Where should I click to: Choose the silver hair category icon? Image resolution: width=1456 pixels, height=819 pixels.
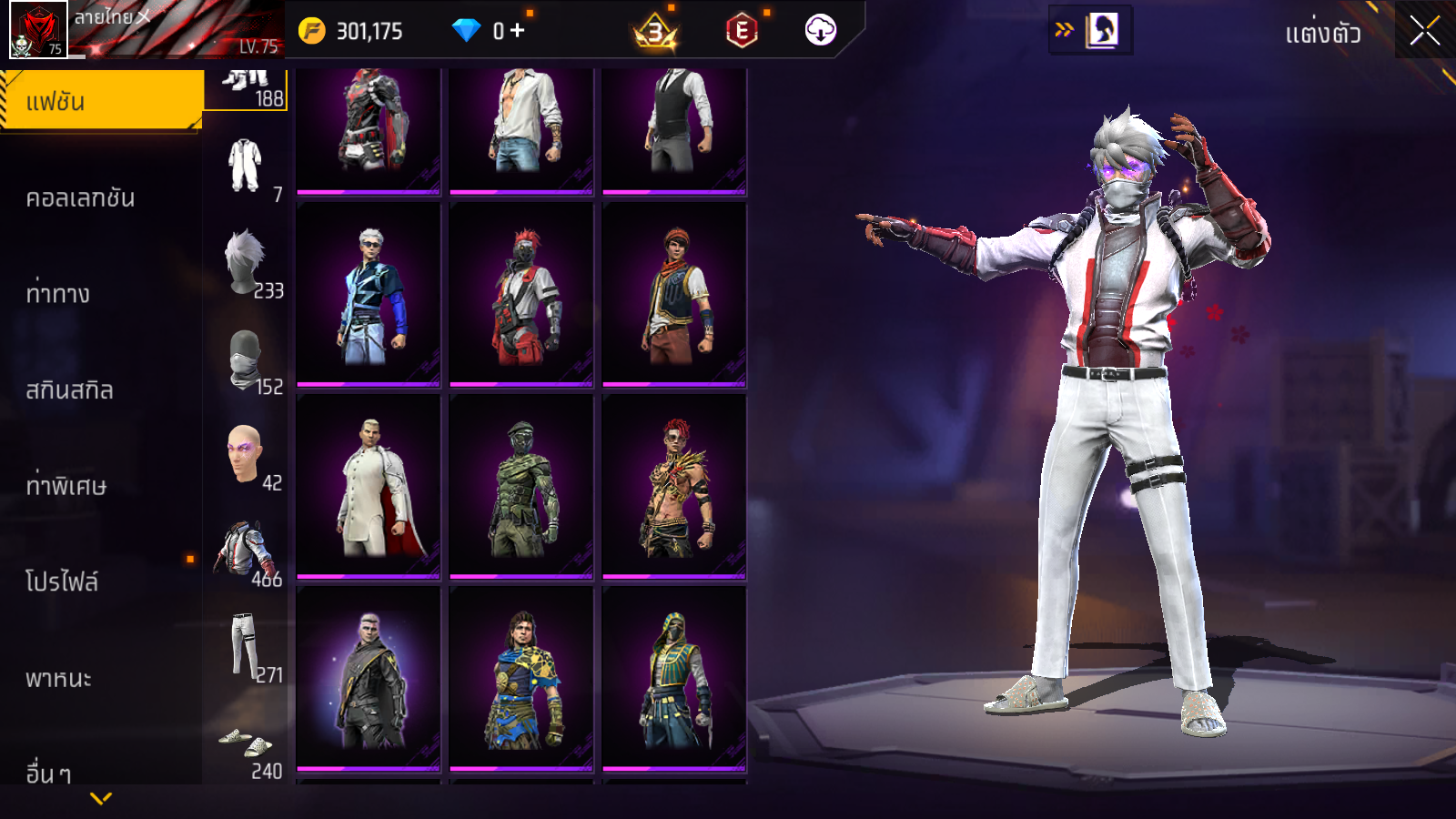pos(245,262)
